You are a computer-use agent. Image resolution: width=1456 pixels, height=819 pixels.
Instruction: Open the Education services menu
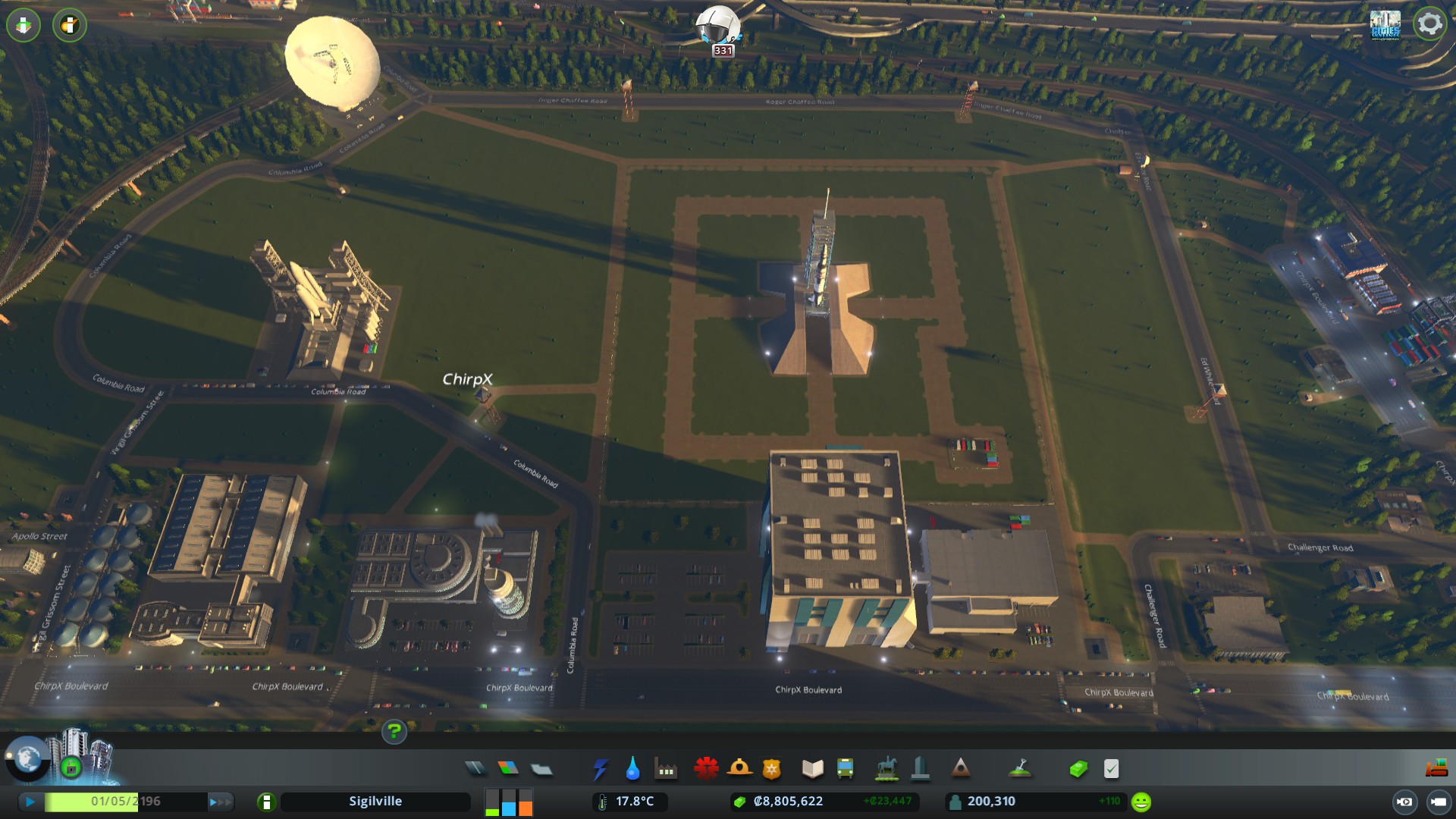coord(811,767)
